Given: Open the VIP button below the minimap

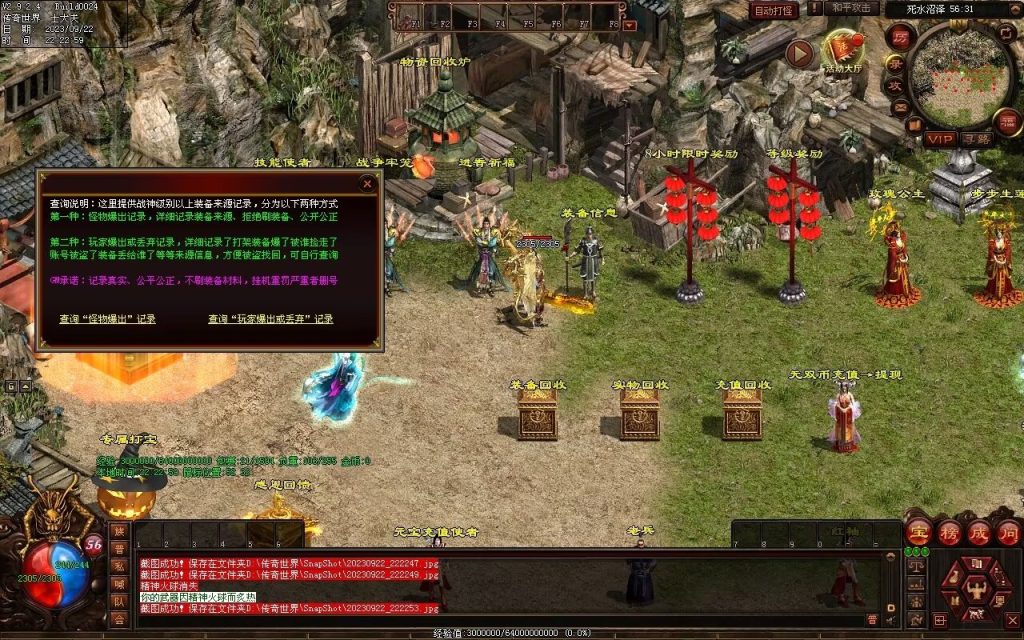Looking at the screenshot, I should coord(939,138).
